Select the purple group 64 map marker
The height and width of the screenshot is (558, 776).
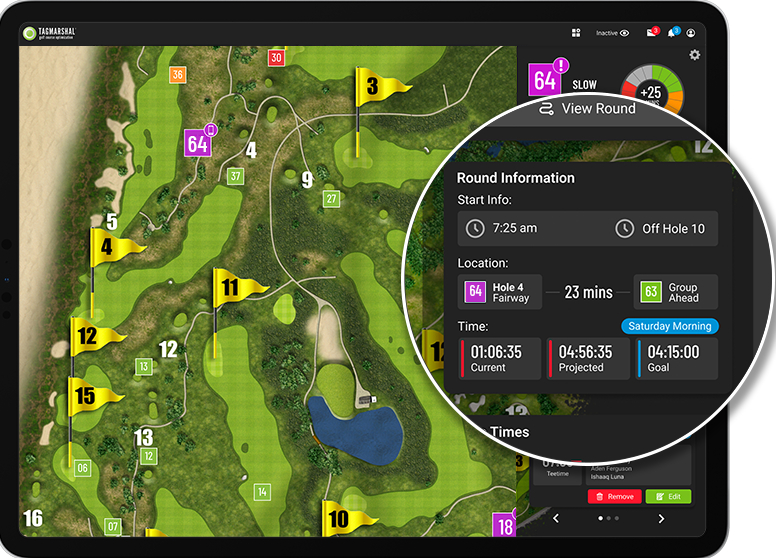tap(198, 143)
